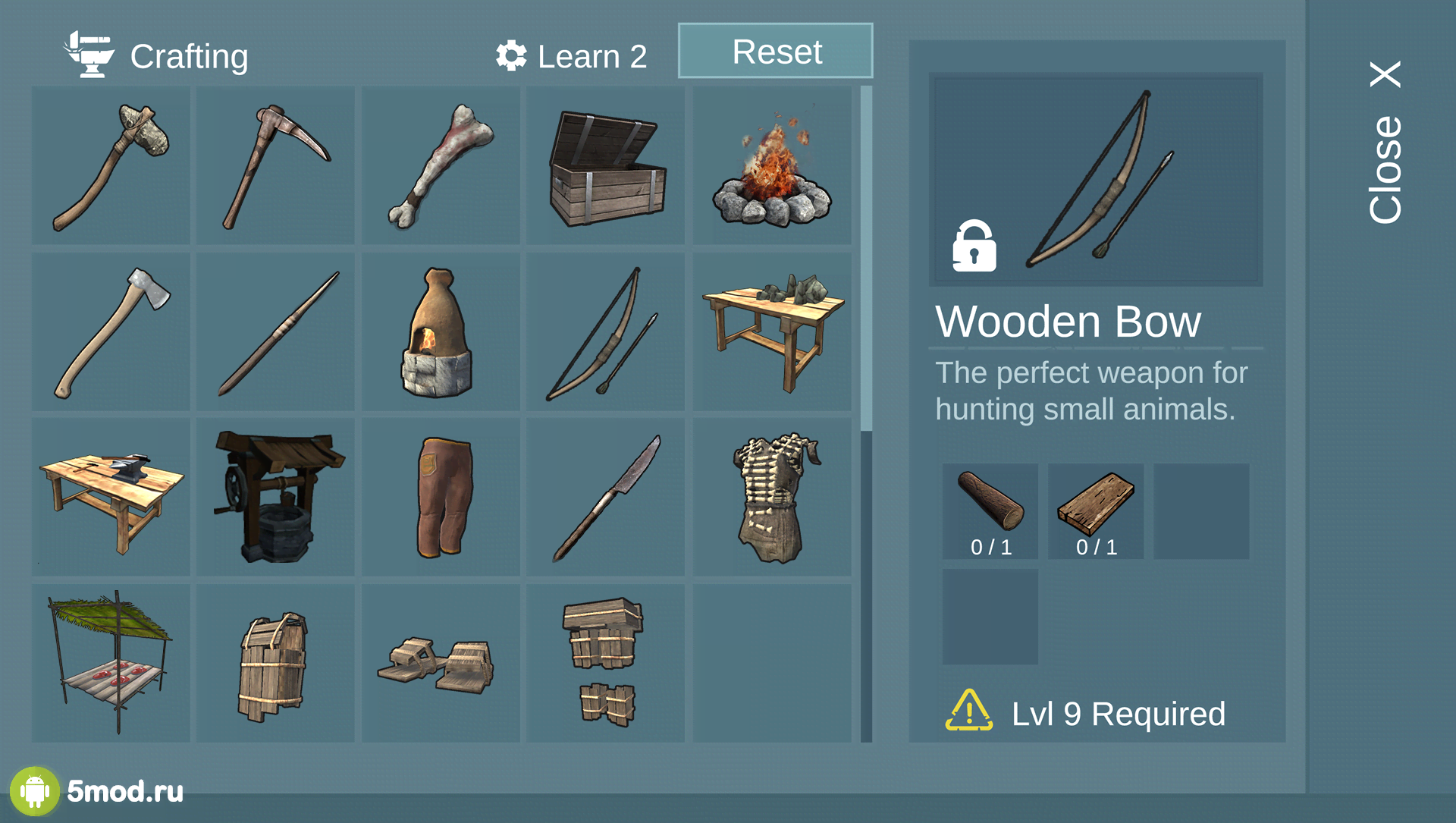Choose the workbench with stones recipe
The width and height of the screenshot is (1456, 823).
[x=772, y=331]
